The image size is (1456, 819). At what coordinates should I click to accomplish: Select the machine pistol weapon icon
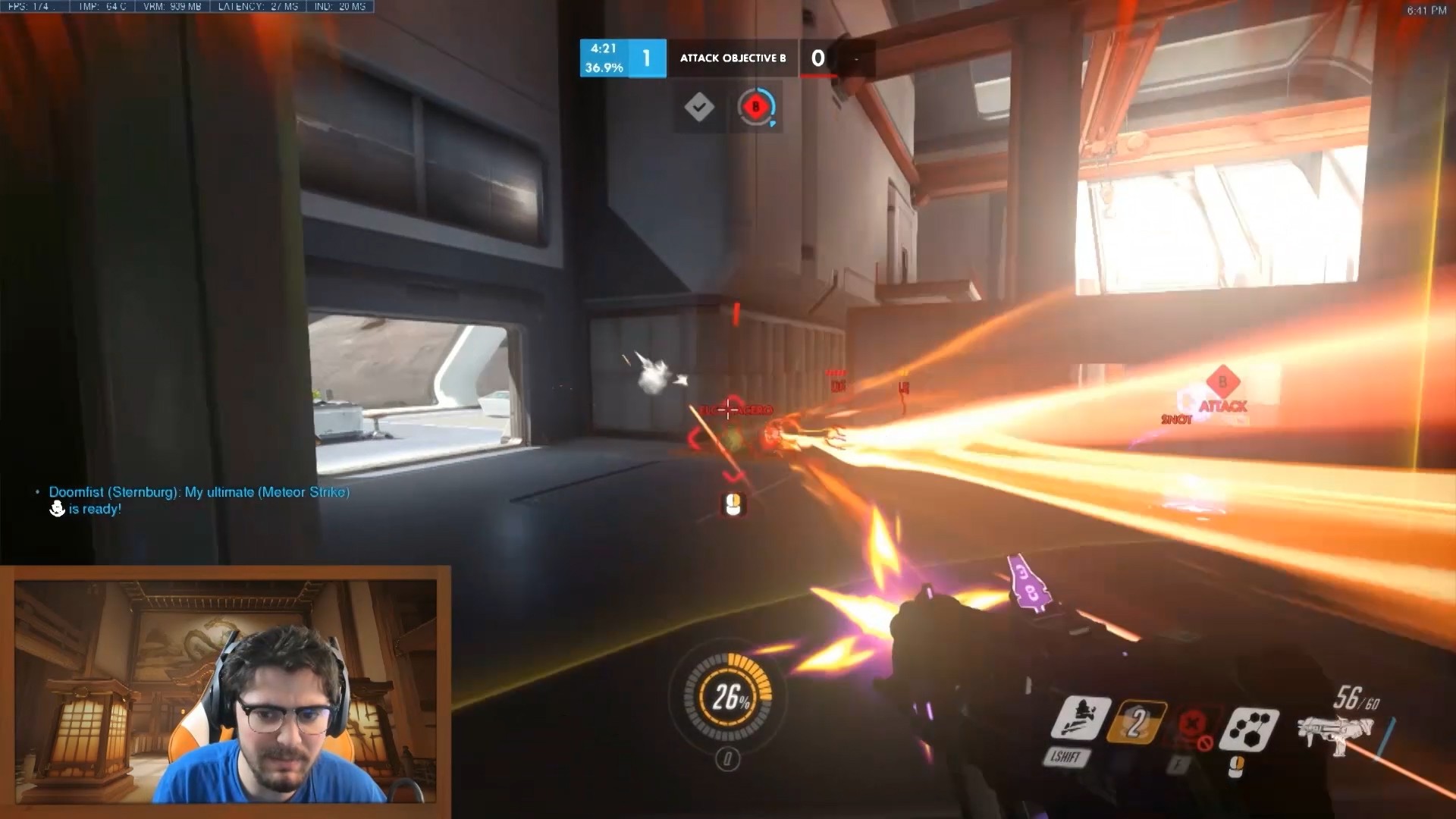(1333, 732)
